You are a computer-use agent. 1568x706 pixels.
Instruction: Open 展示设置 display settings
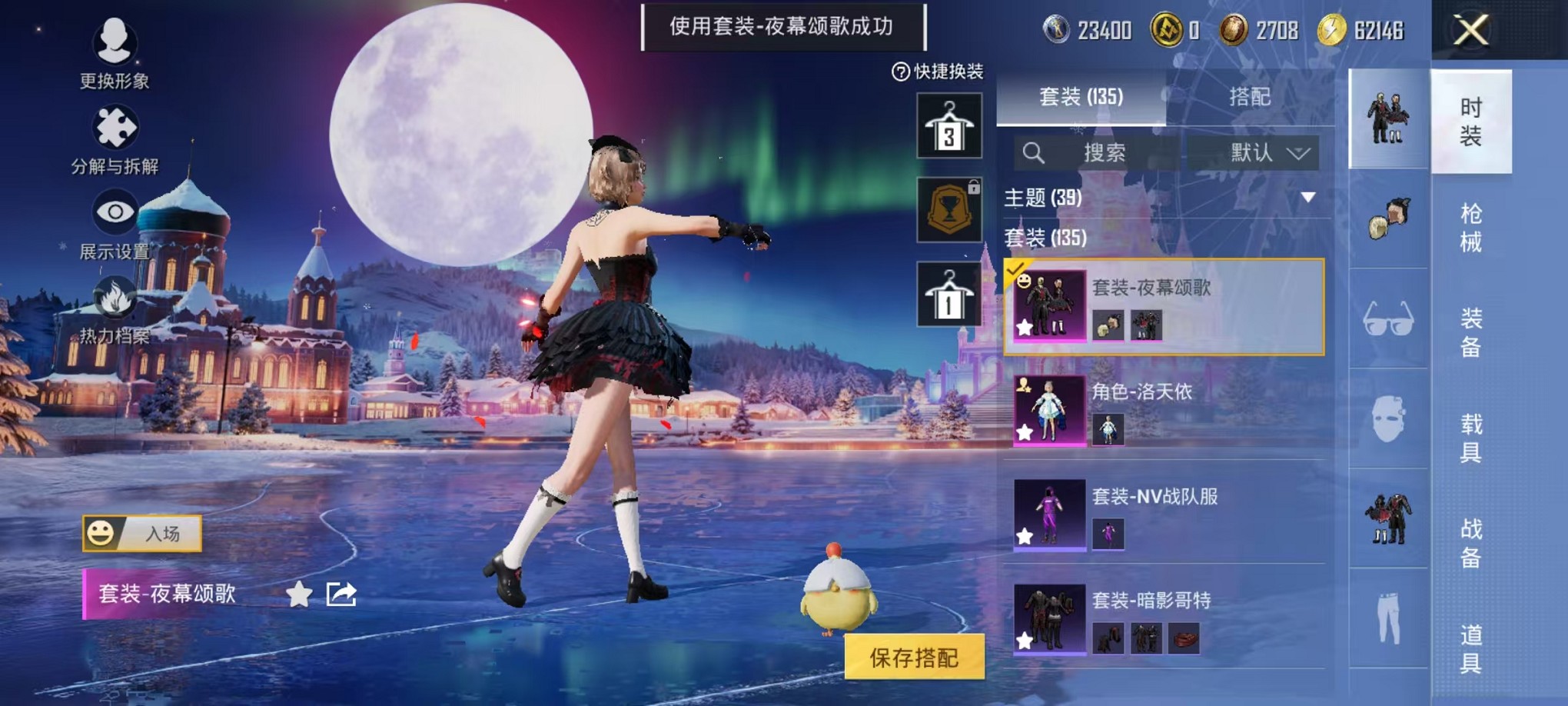click(115, 209)
